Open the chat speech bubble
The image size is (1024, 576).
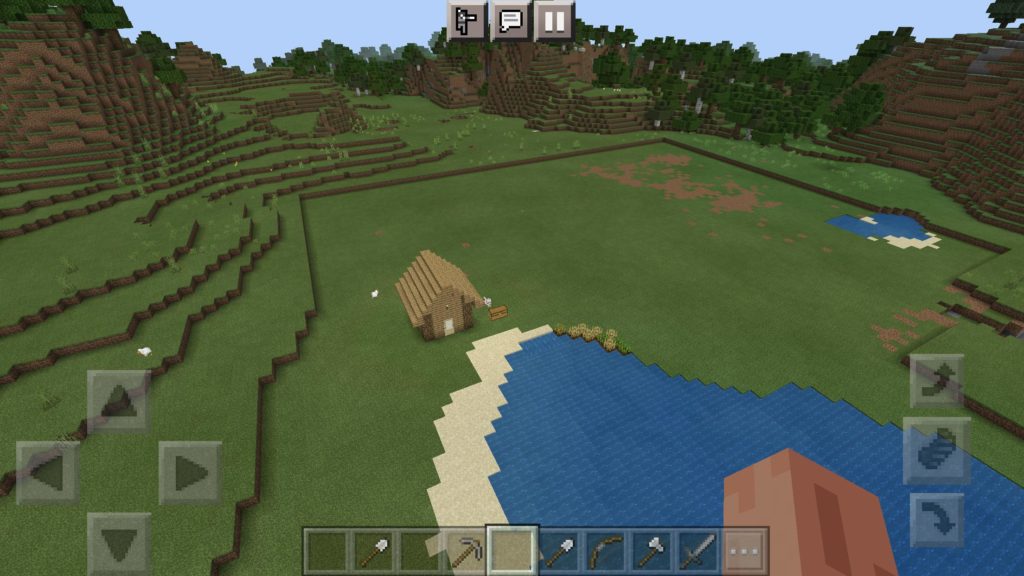pyautogui.click(x=510, y=20)
